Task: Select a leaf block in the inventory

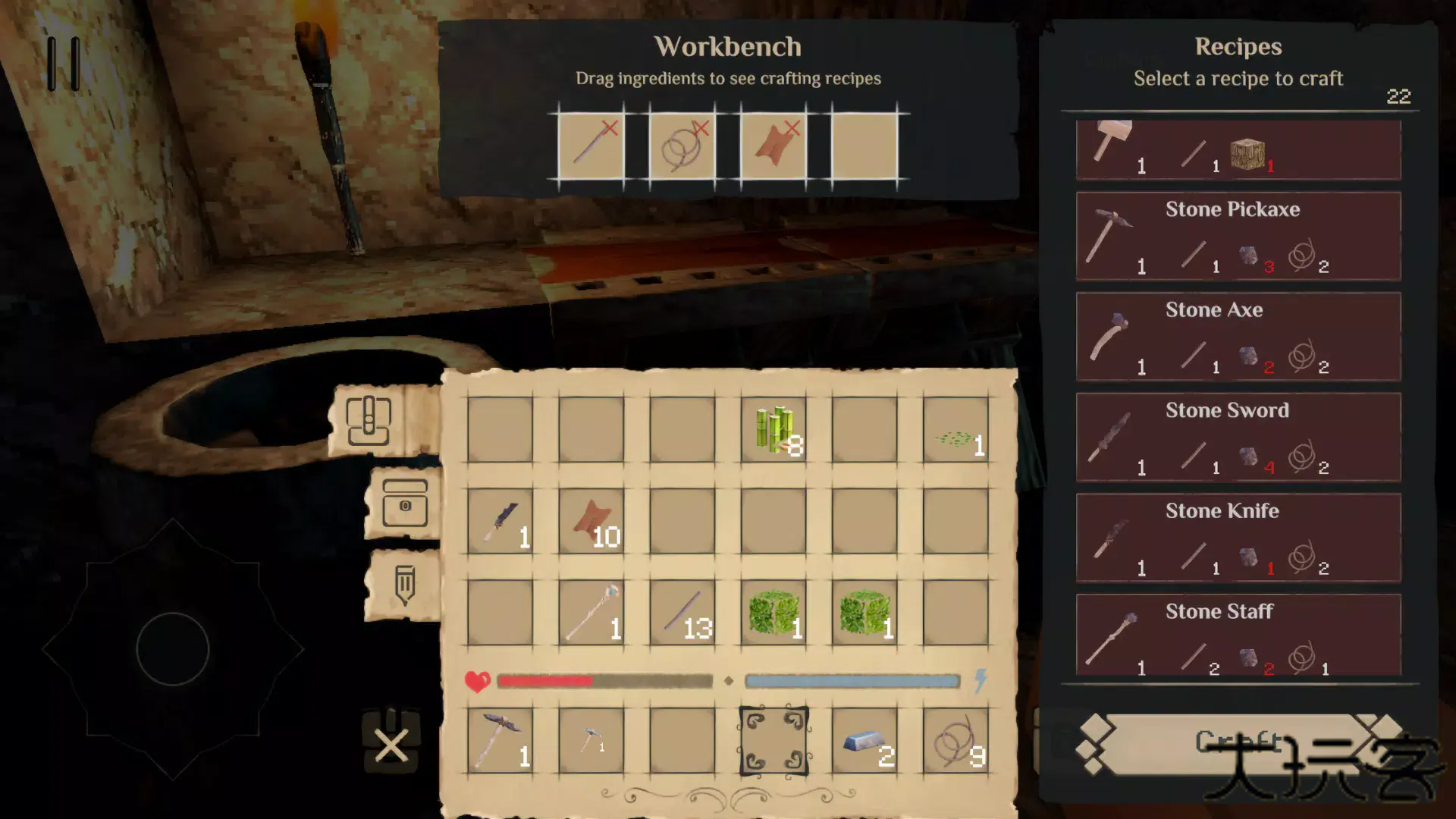Action: 773,614
